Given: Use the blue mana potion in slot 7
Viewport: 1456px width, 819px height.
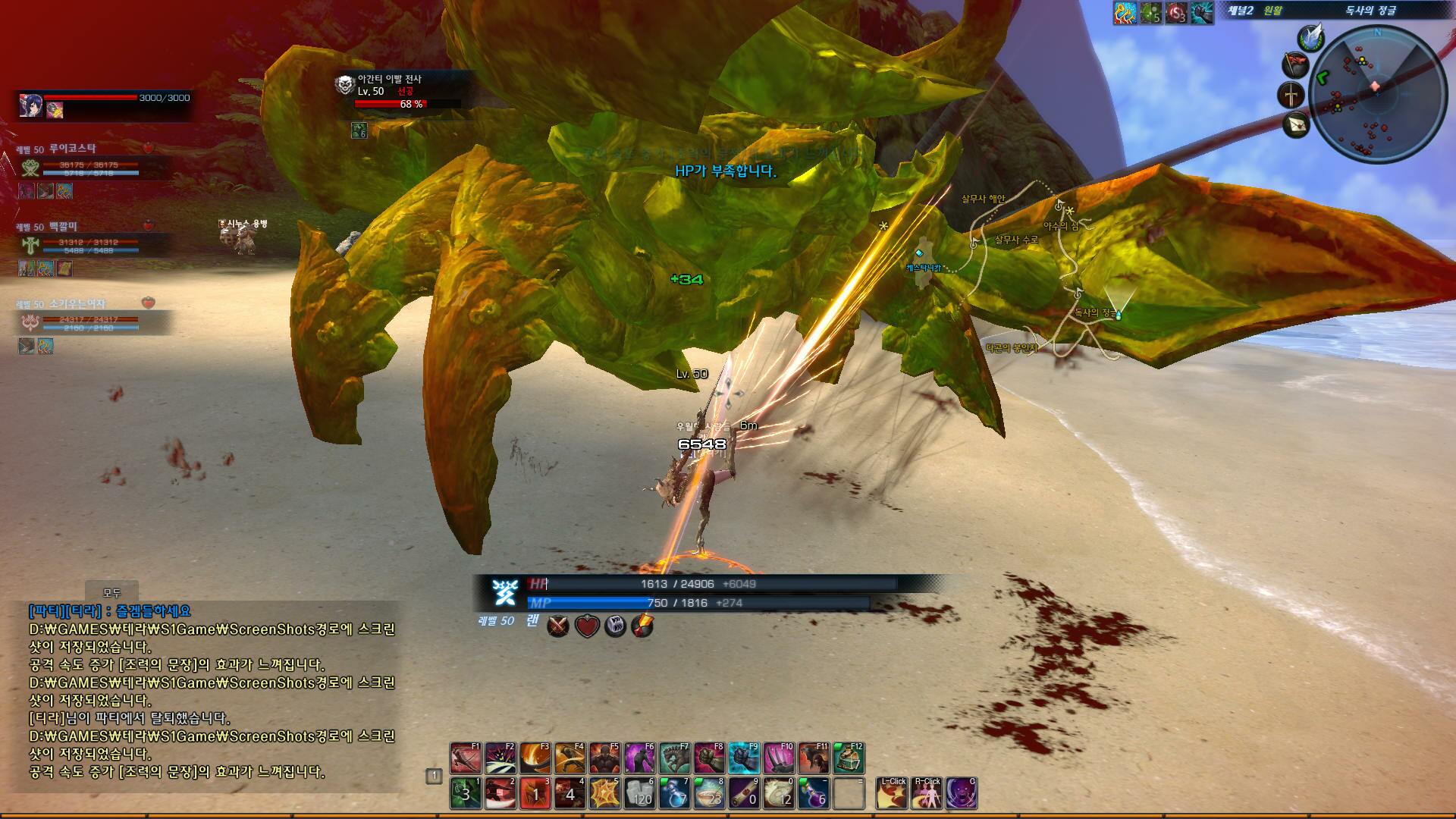Looking at the screenshot, I should tap(675, 793).
